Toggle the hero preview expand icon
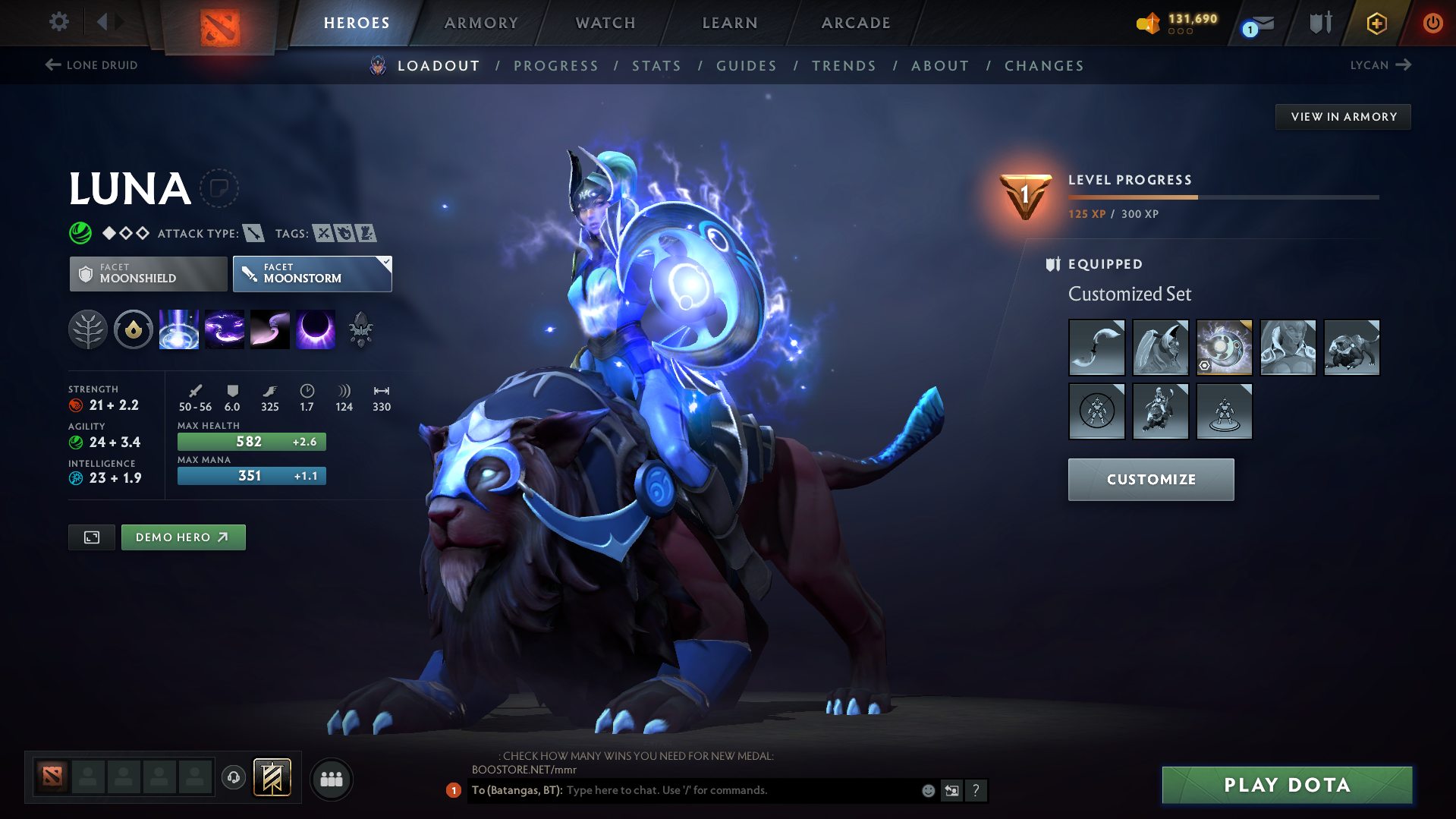 (x=91, y=537)
